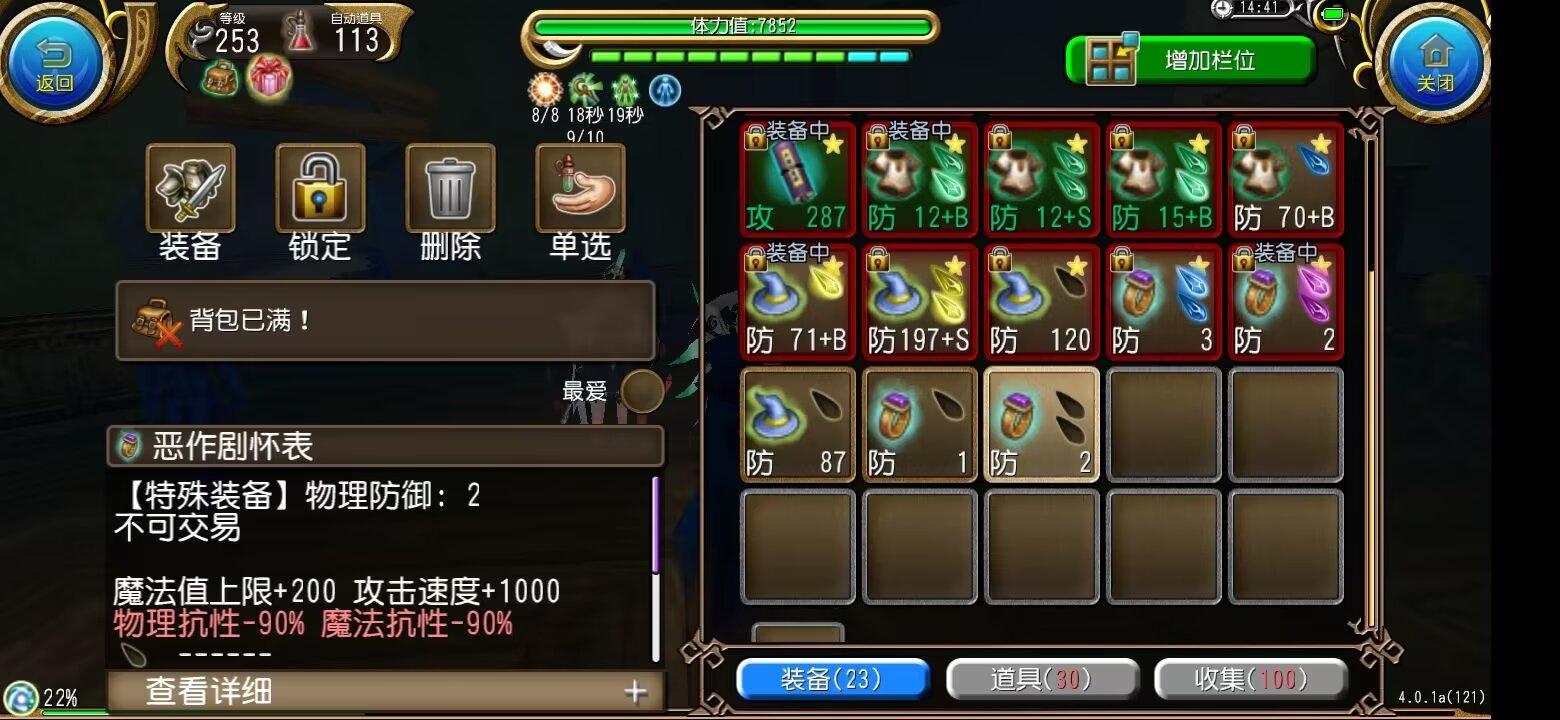Click the blue character buff icon

coord(666,91)
